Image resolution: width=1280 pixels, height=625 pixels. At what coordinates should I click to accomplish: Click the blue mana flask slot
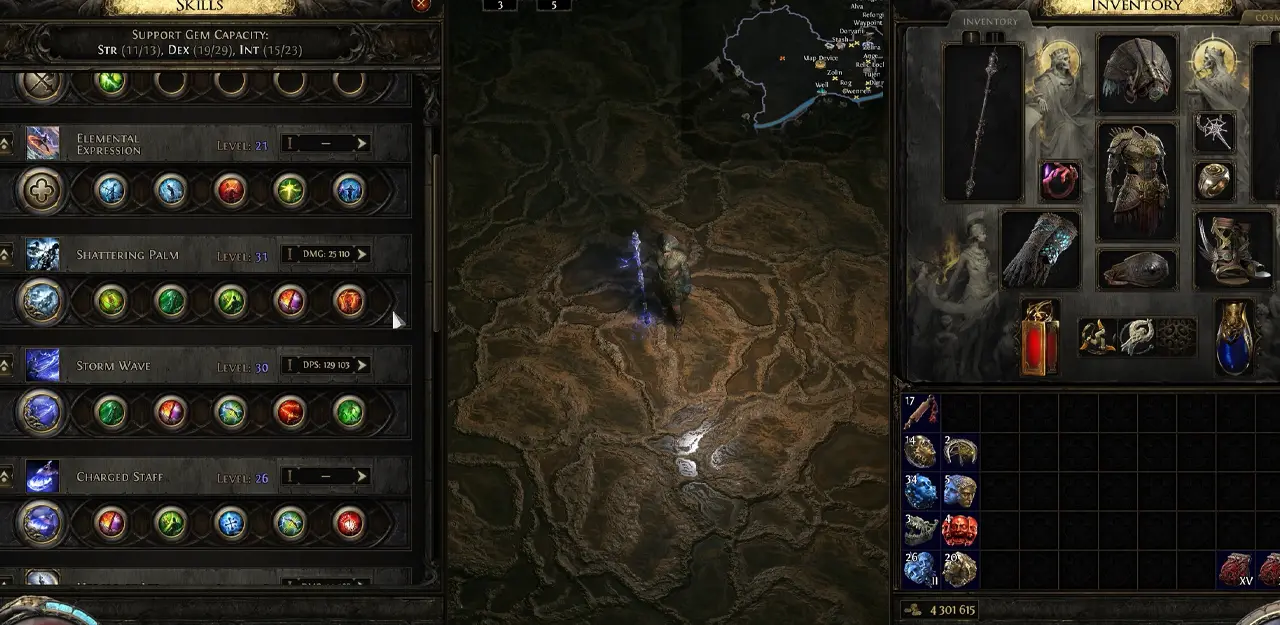(1235, 337)
